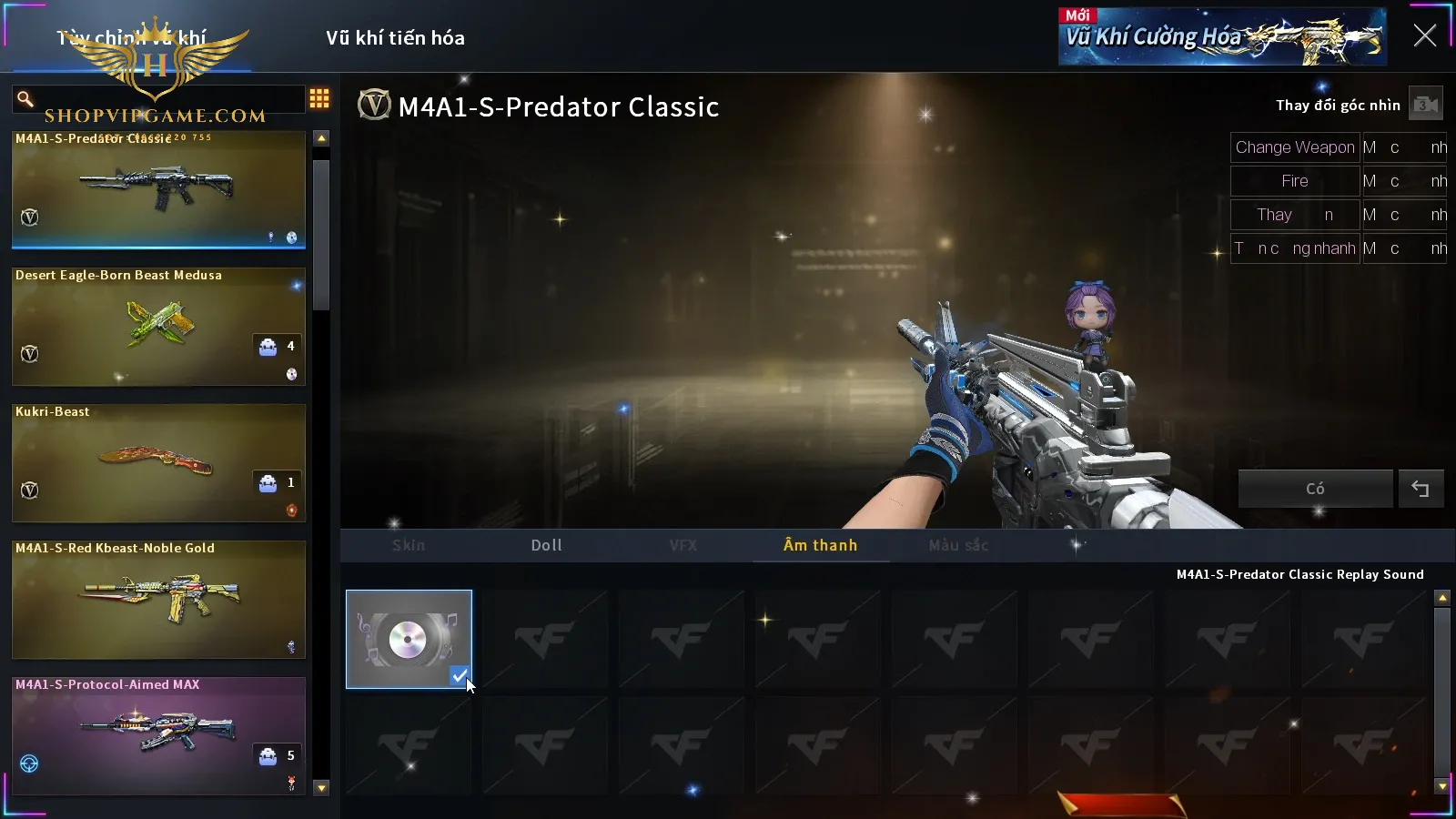
Task: Select Desert Eagle-Born Beast Medusa
Action: [158, 326]
